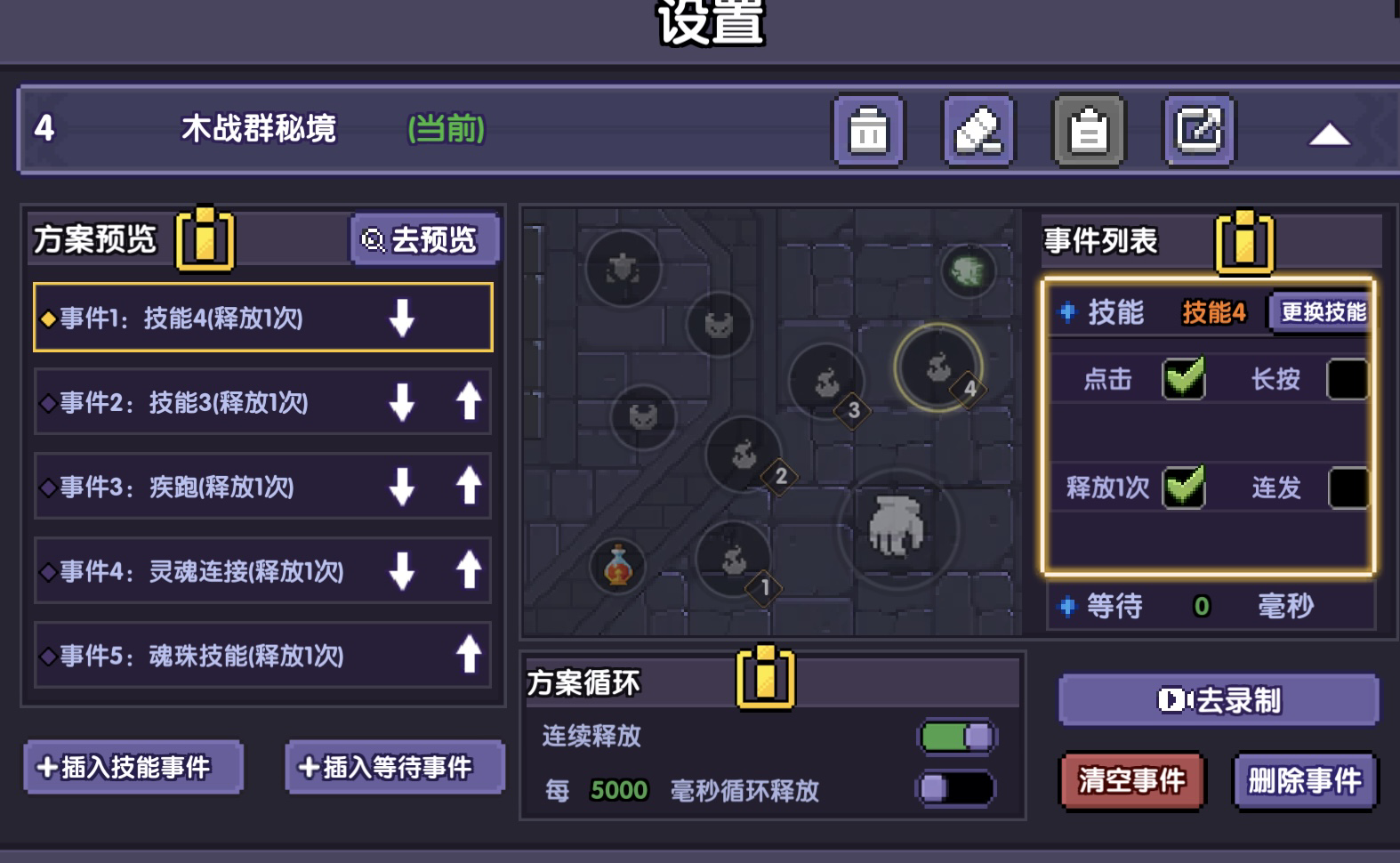The image size is (1400, 863).
Task: Select 事件3: 疾跑 in the preview list
Action: (222, 488)
